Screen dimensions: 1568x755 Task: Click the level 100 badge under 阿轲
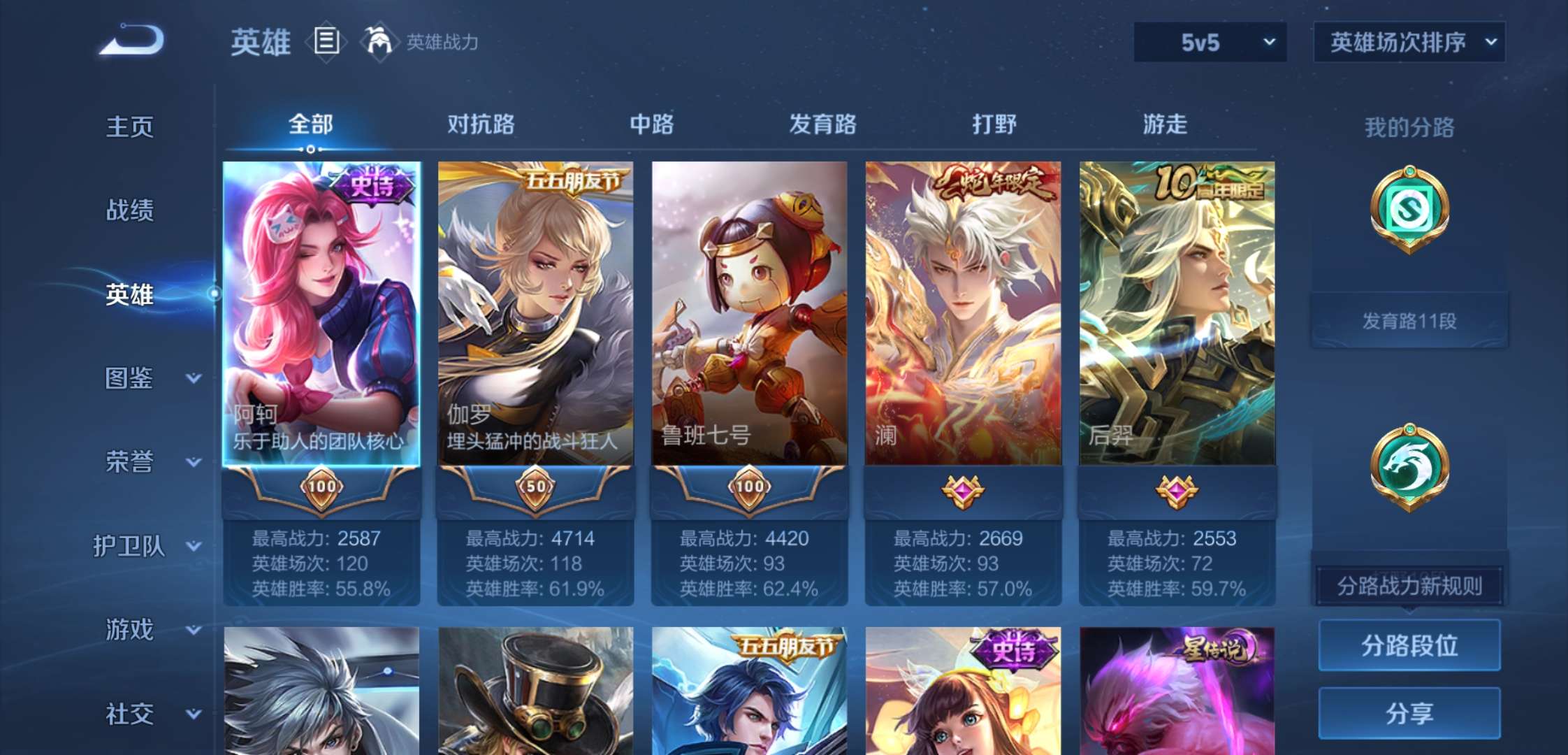[321, 487]
